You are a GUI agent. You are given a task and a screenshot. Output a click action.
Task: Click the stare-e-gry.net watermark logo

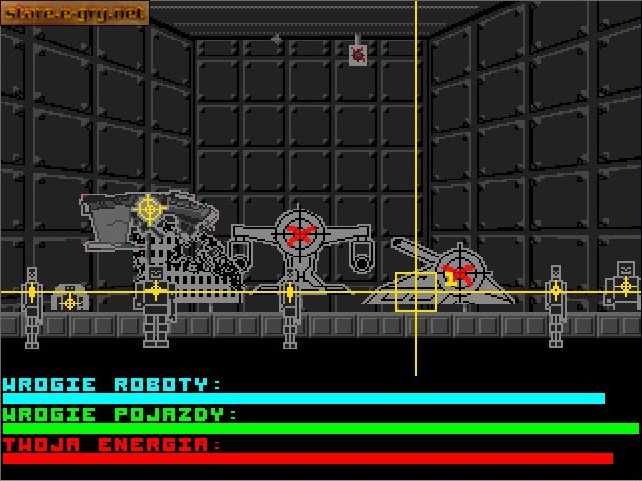(75, 13)
